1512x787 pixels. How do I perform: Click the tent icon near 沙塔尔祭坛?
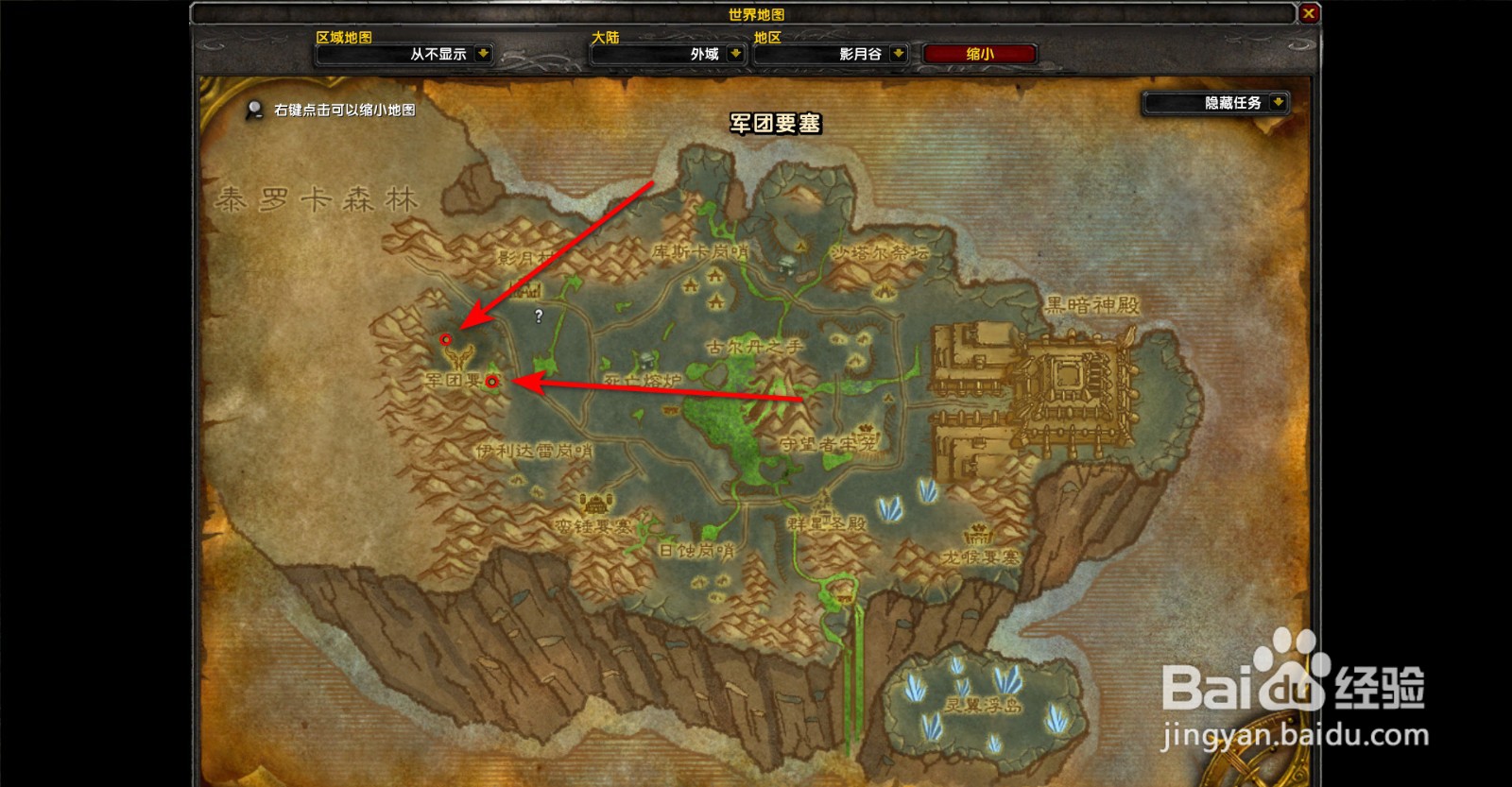884,290
